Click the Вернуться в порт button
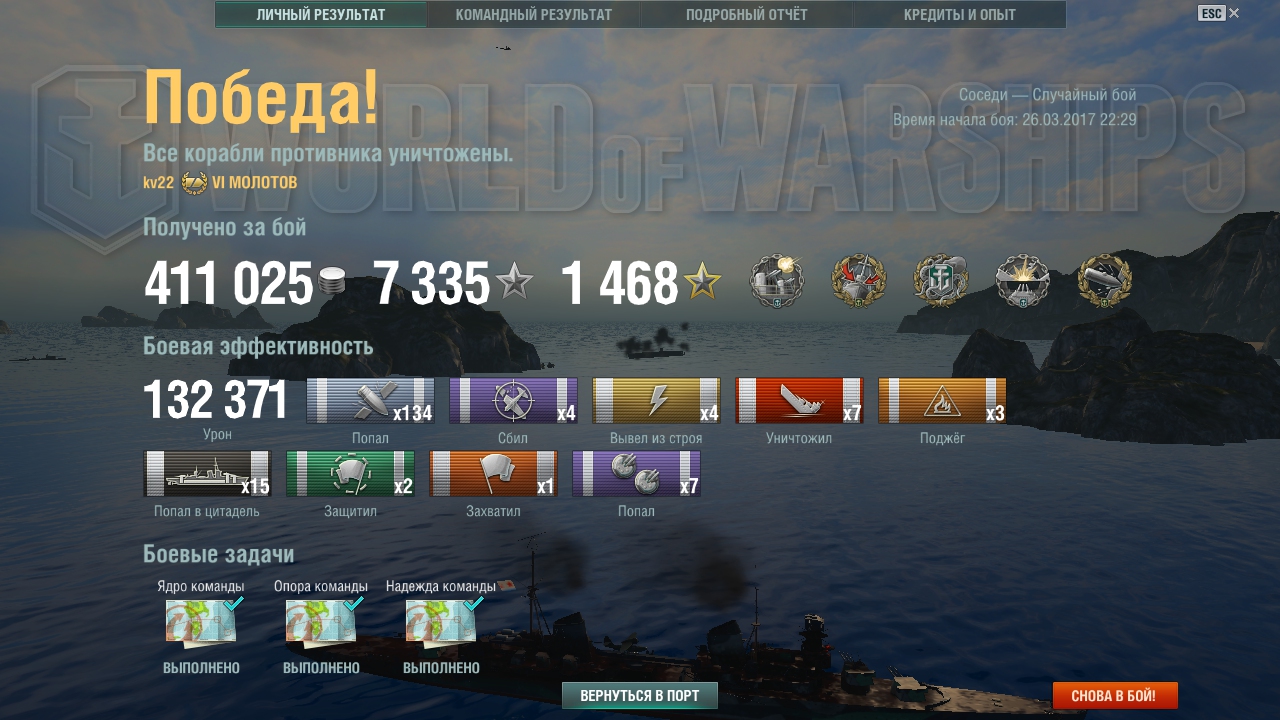This screenshot has height=720, width=1280. coord(640,695)
